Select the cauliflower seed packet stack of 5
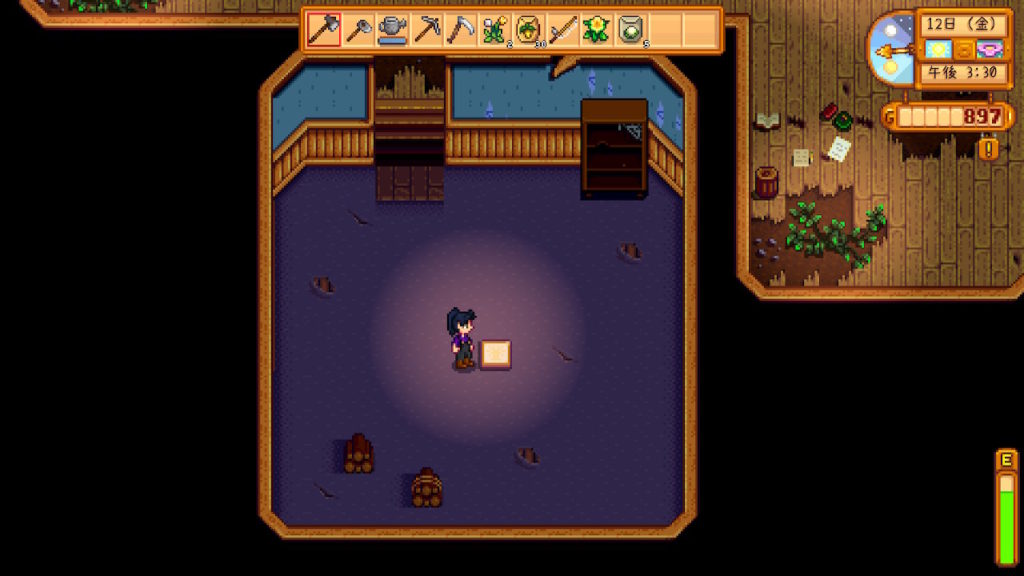1024x576 pixels. click(631, 29)
